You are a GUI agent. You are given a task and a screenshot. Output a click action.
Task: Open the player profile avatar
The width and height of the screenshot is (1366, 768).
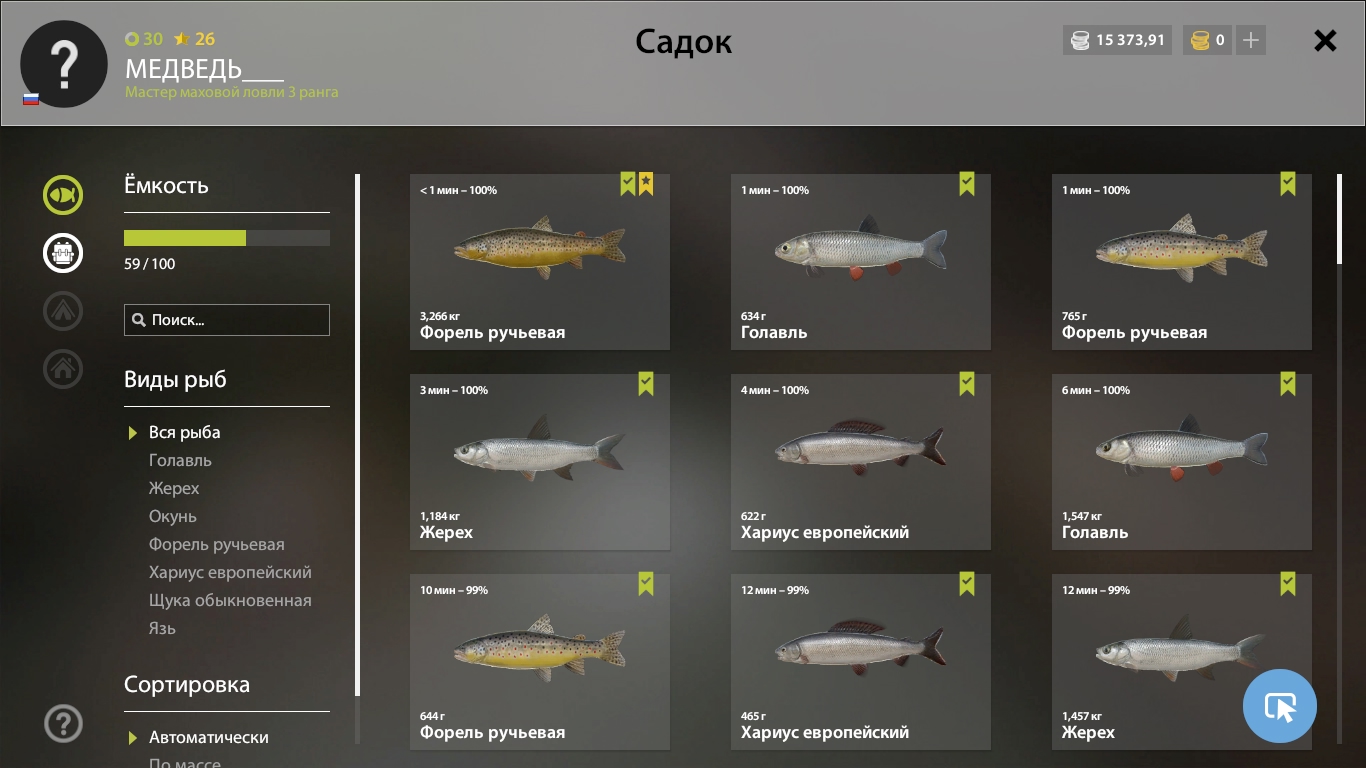pos(64,64)
